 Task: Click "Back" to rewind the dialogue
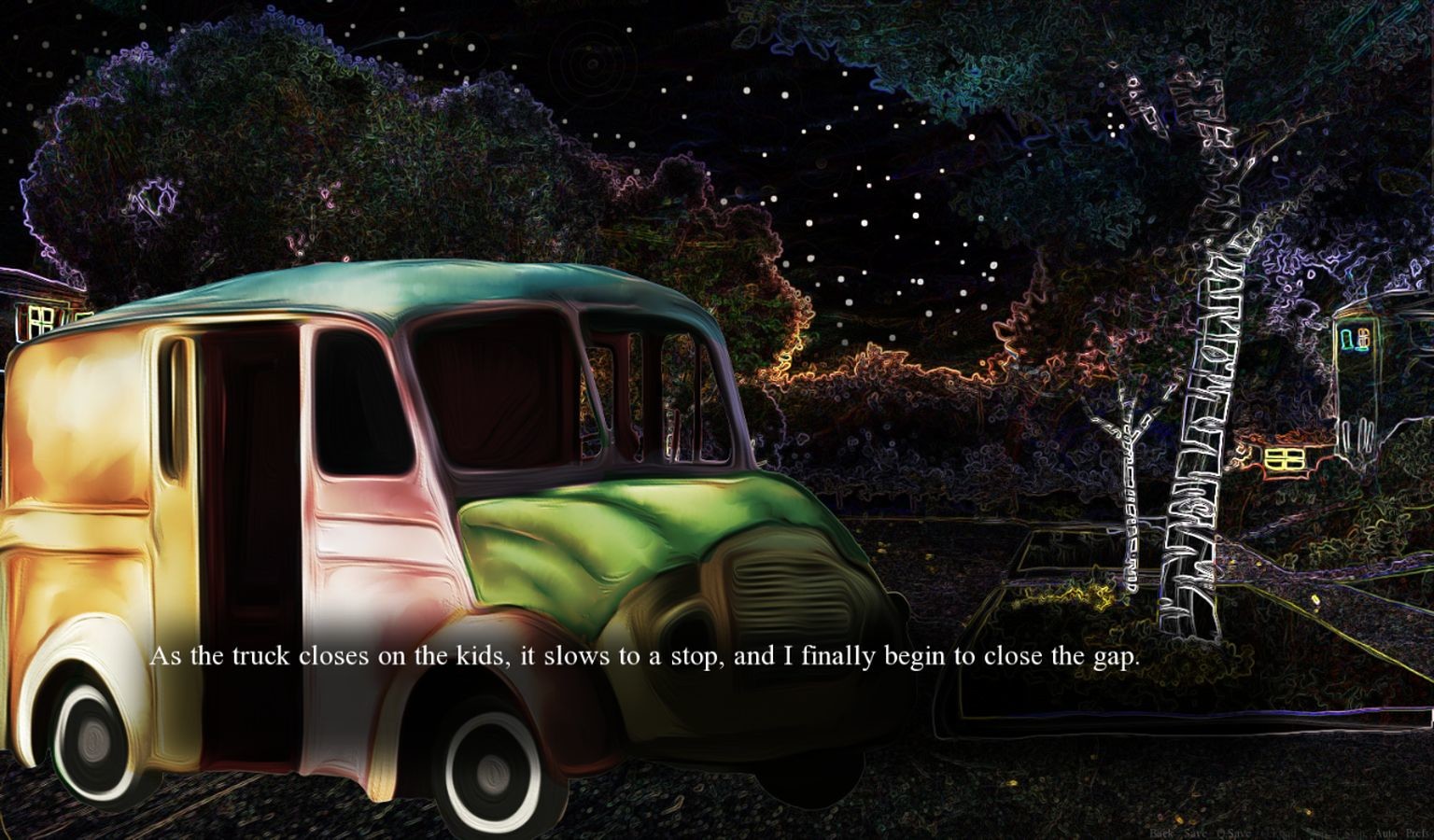(1160, 832)
